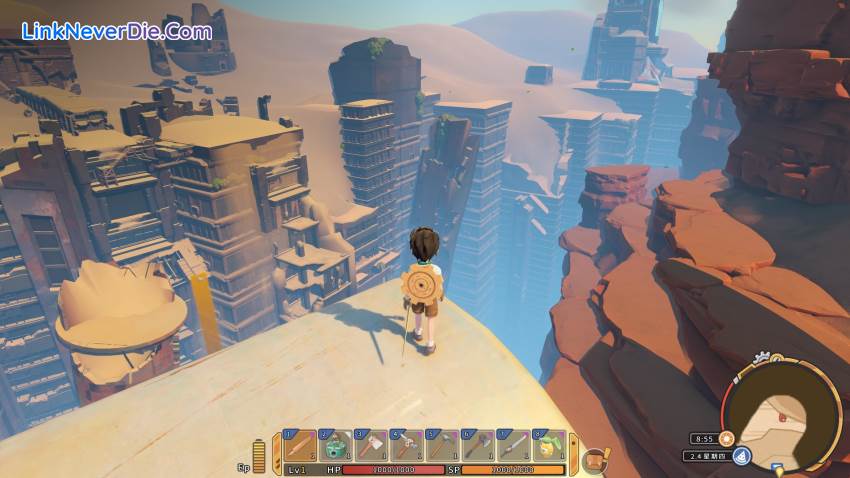Select the green watering can in slot 2
The height and width of the screenshot is (478, 850).
335,445
